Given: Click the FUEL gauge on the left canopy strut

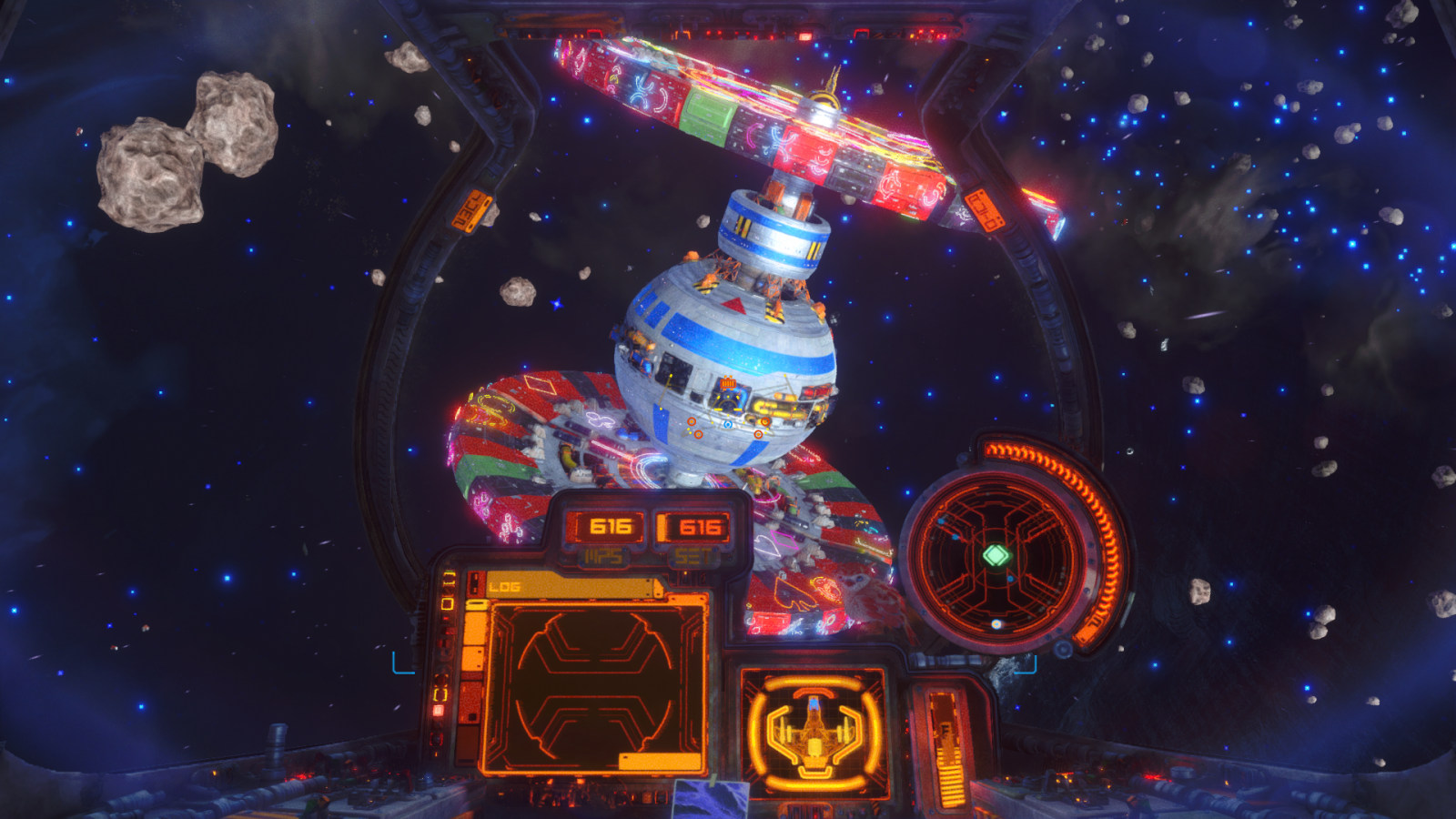Looking at the screenshot, I should click(473, 209).
